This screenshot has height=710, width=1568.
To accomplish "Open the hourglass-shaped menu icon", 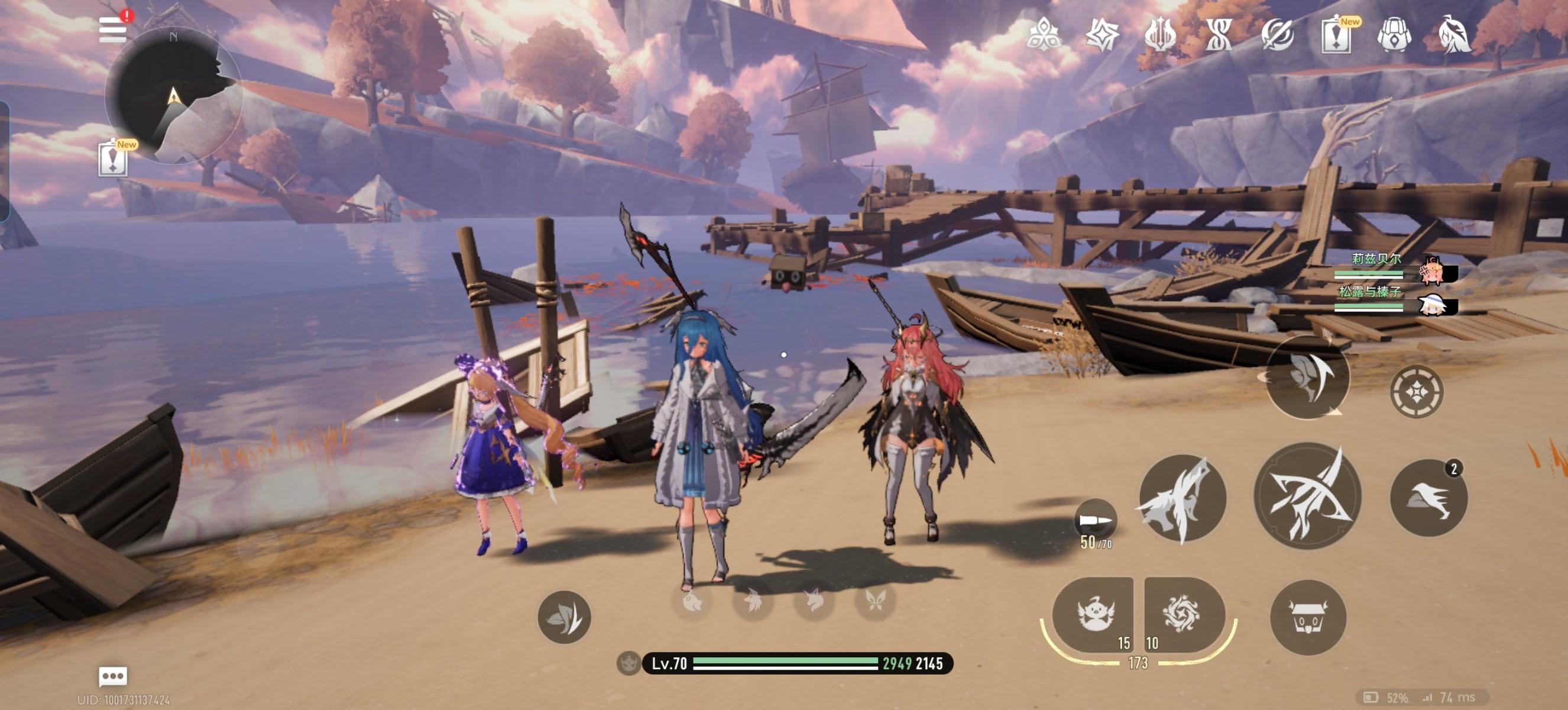I will point(1219,34).
